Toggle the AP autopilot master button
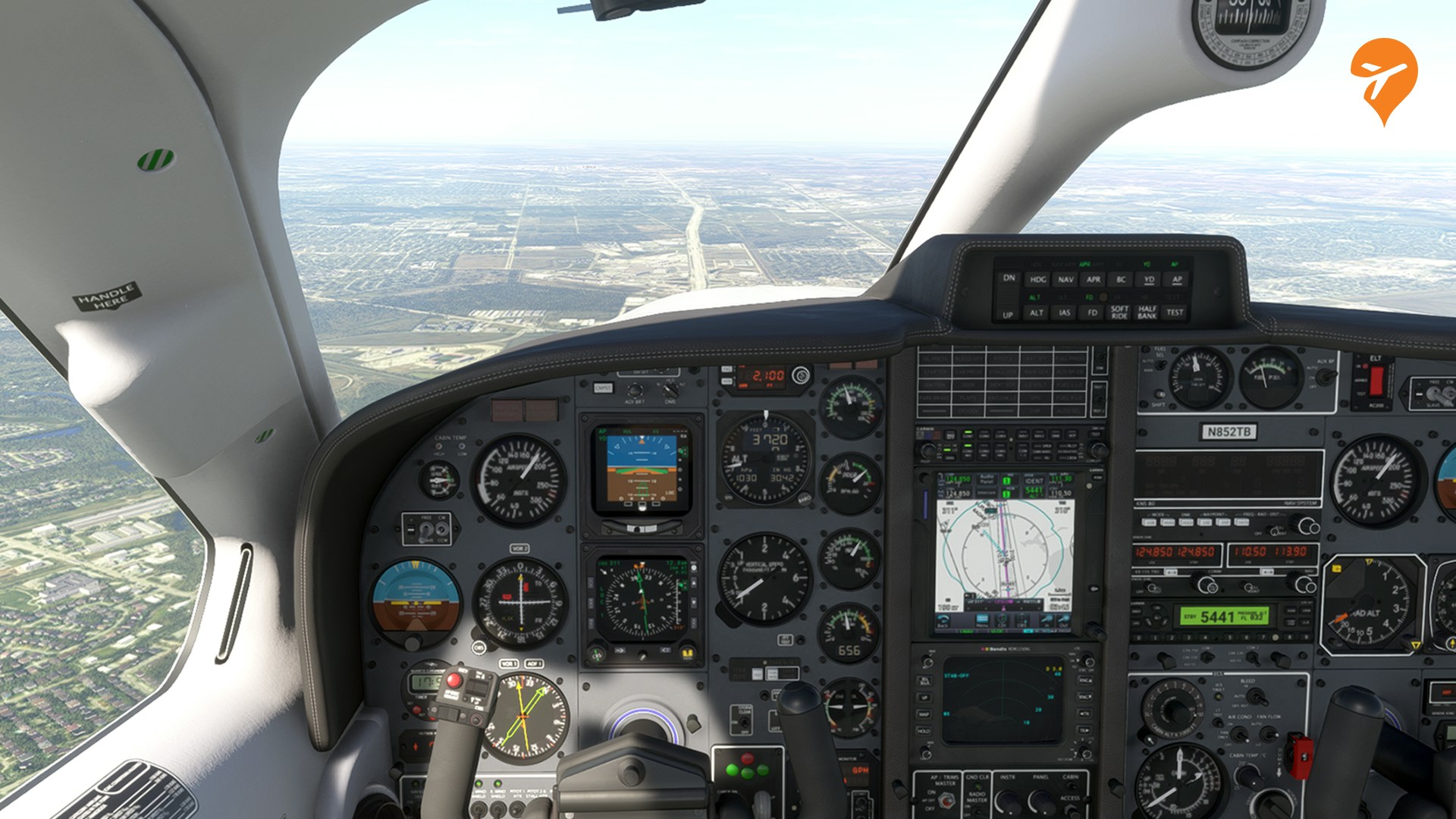Screen dimensions: 1456x819 1177,280
